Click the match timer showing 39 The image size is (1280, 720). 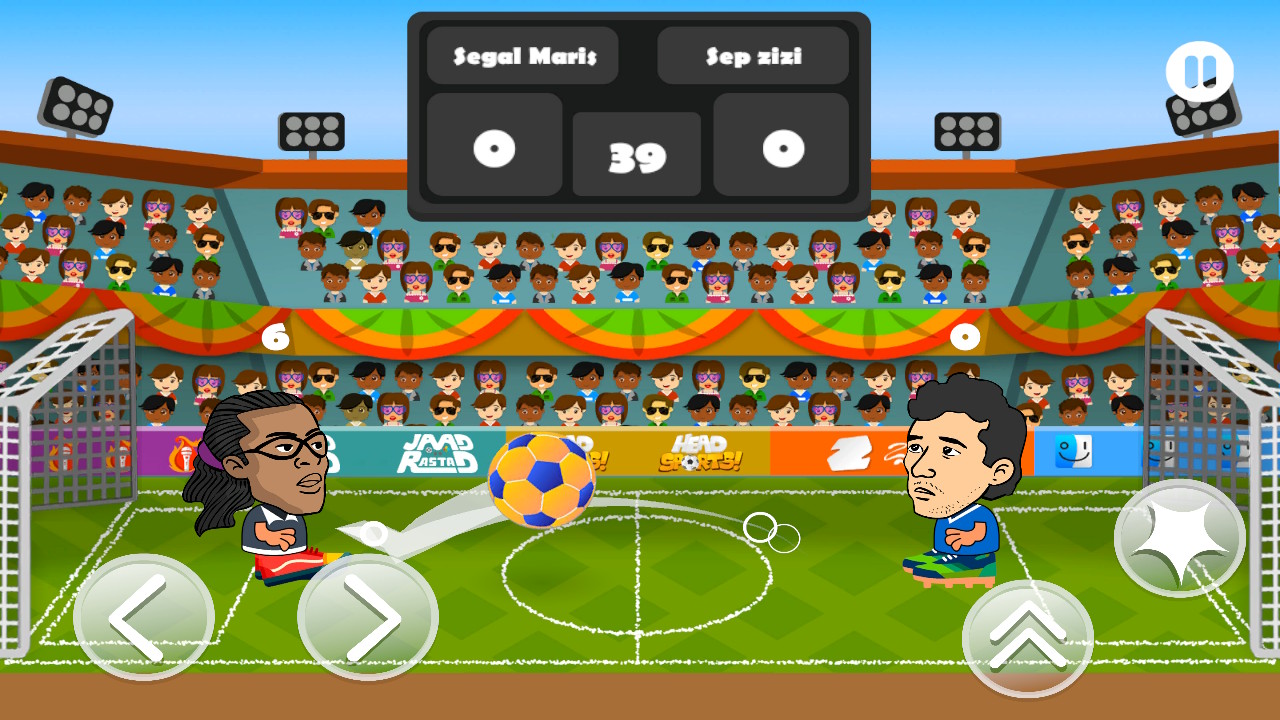637,152
